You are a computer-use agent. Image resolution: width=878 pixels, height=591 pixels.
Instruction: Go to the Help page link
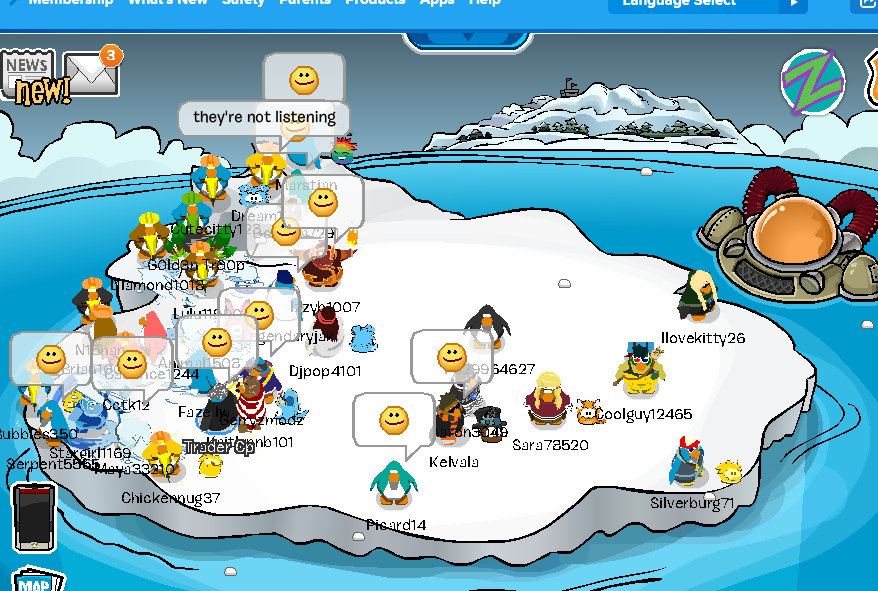pyautogui.click(x=484, y=3)
